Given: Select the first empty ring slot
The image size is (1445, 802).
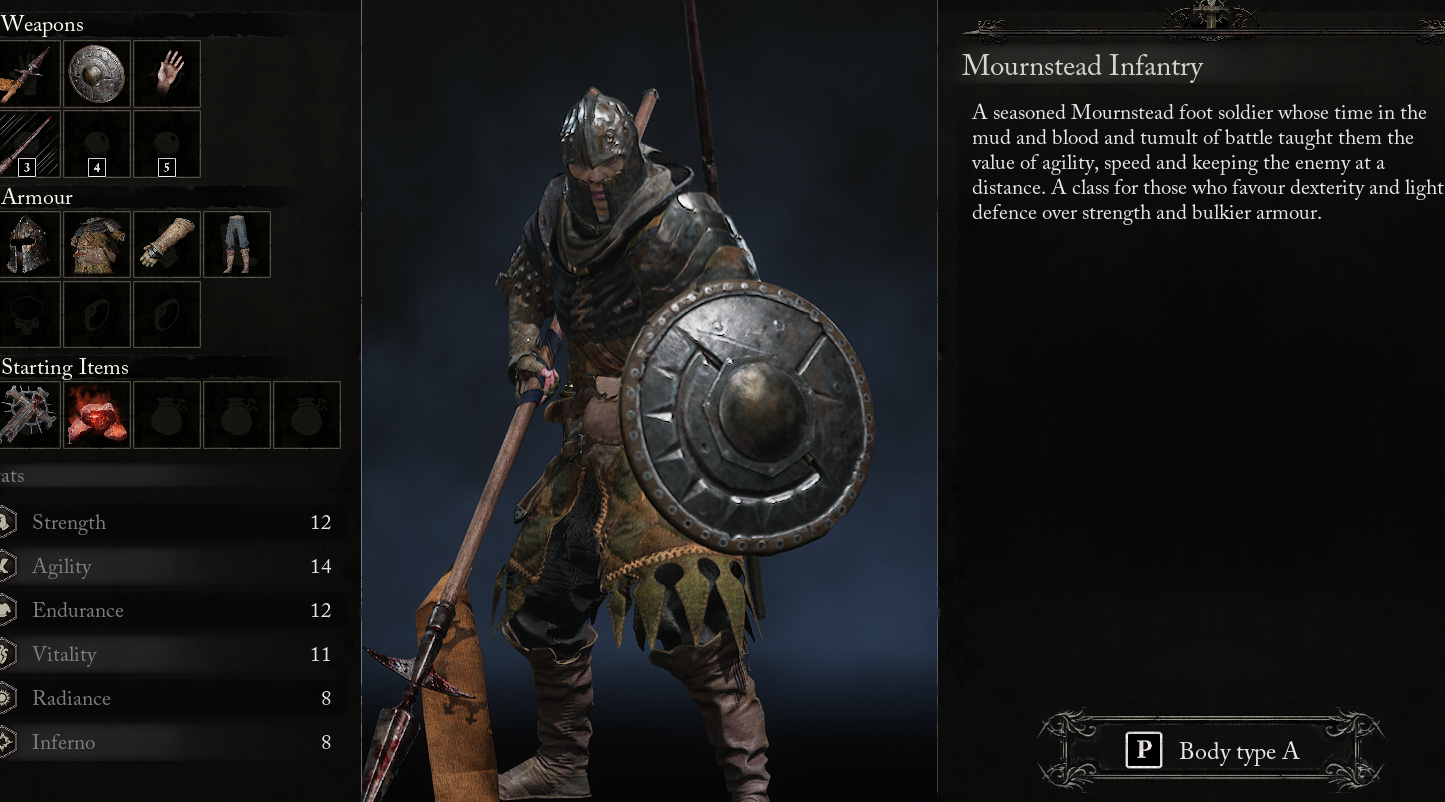Looking at the screenshot, I should pyautogui.click(x=96, y=314).
